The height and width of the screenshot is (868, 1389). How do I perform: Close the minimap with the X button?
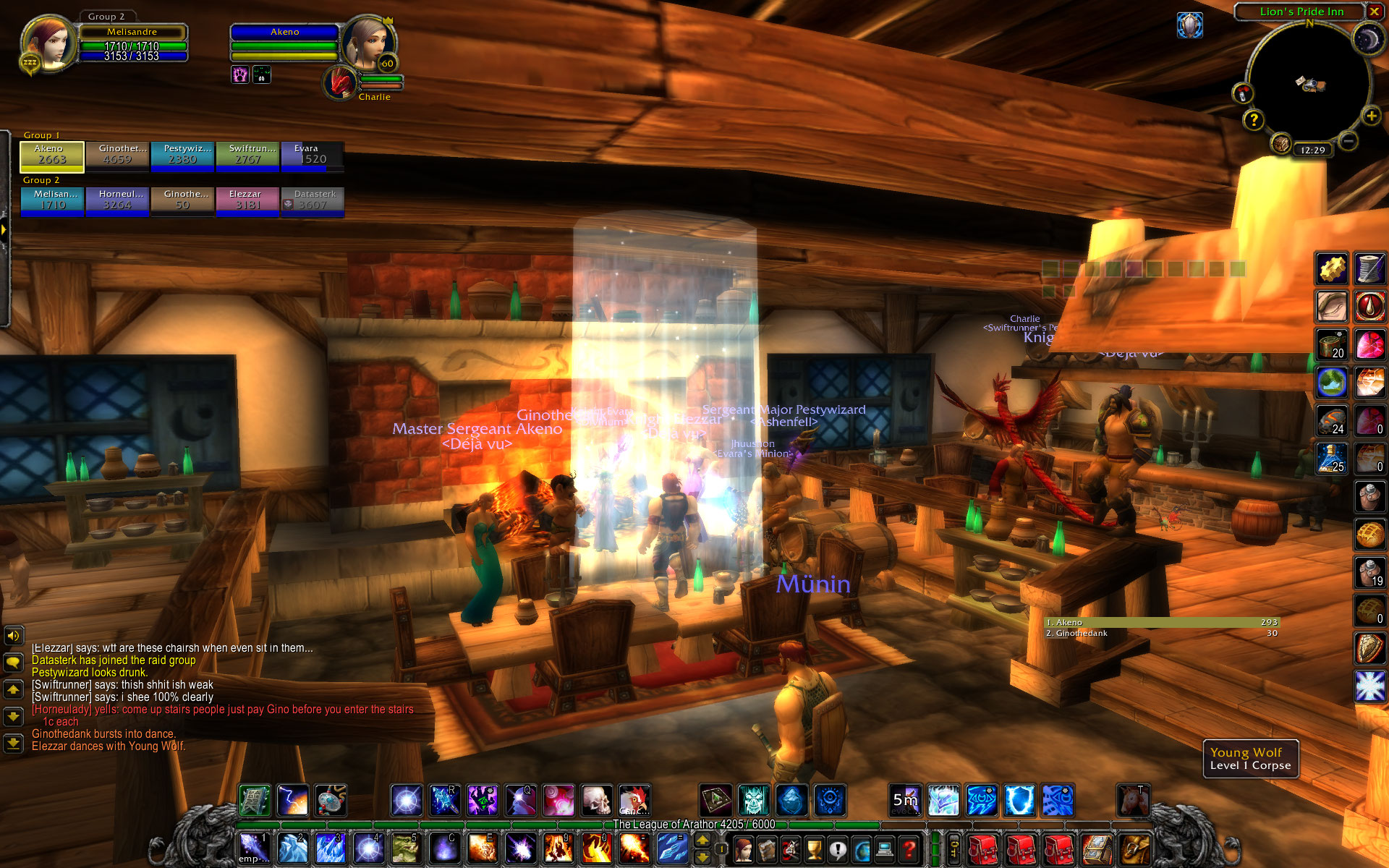(1374, 12)
